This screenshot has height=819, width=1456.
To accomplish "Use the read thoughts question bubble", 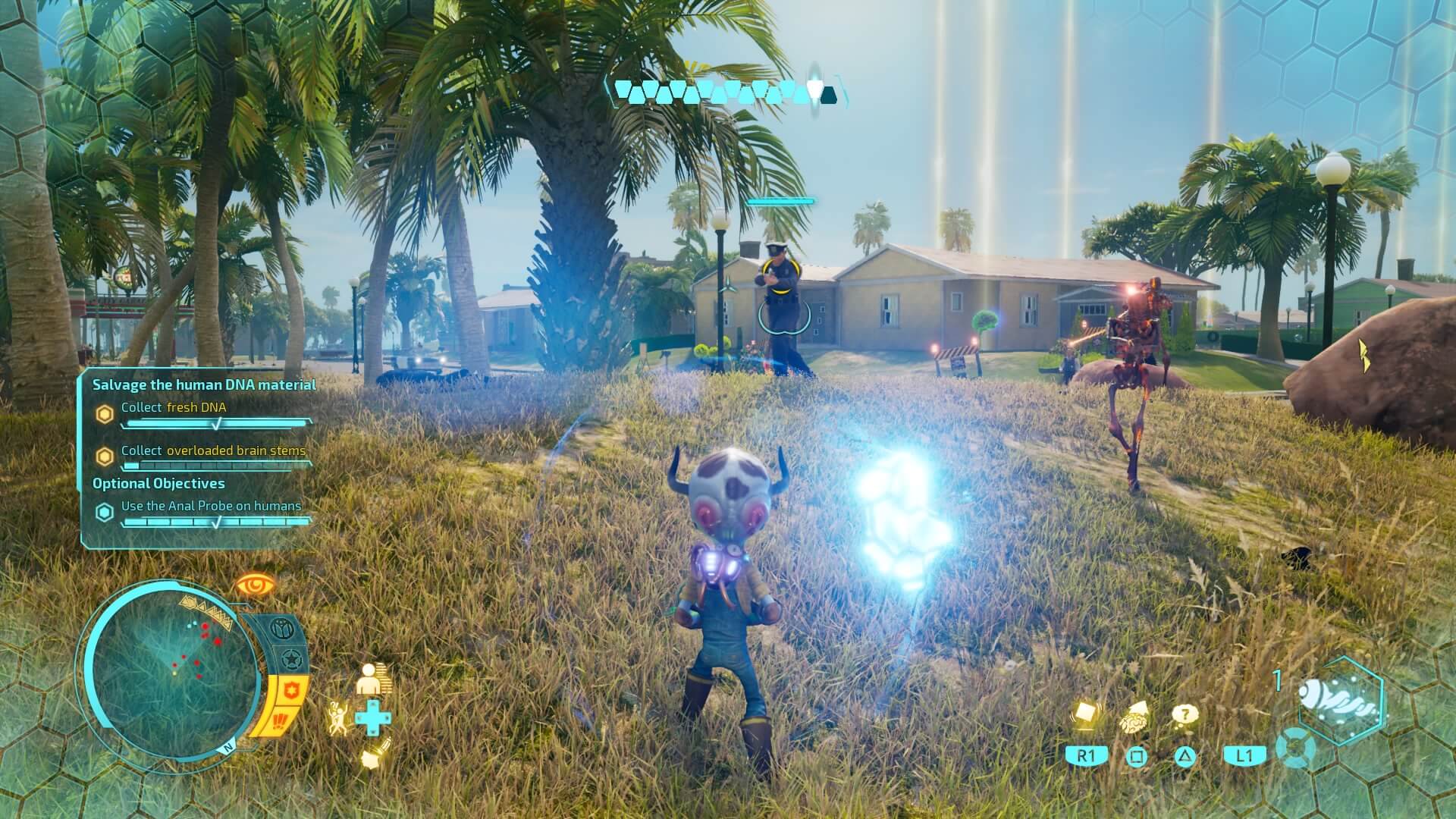I will pos(1185,714).
